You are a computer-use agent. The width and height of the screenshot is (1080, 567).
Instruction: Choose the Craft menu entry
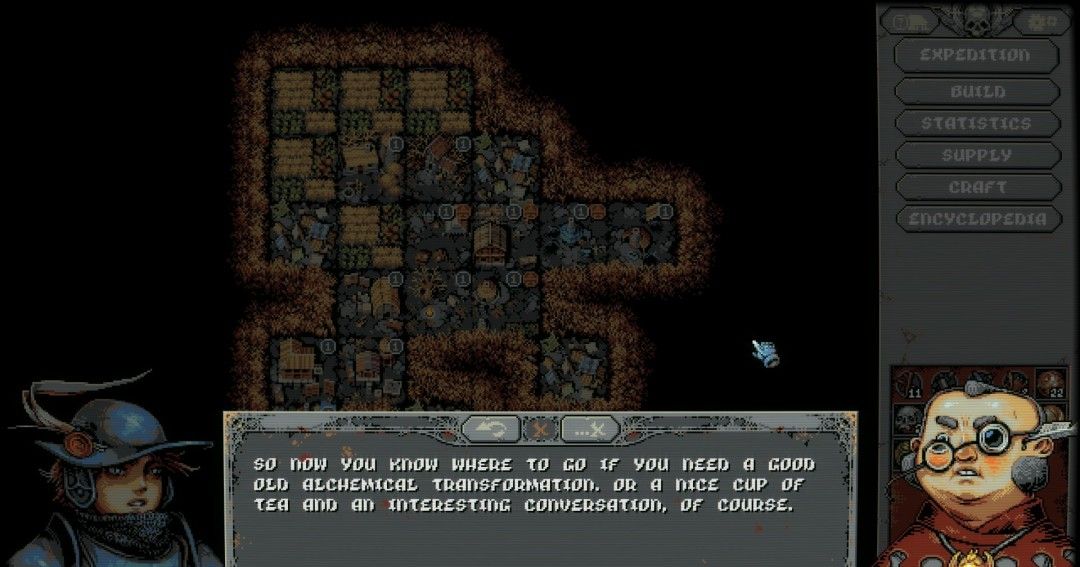(x=977, y=188)
